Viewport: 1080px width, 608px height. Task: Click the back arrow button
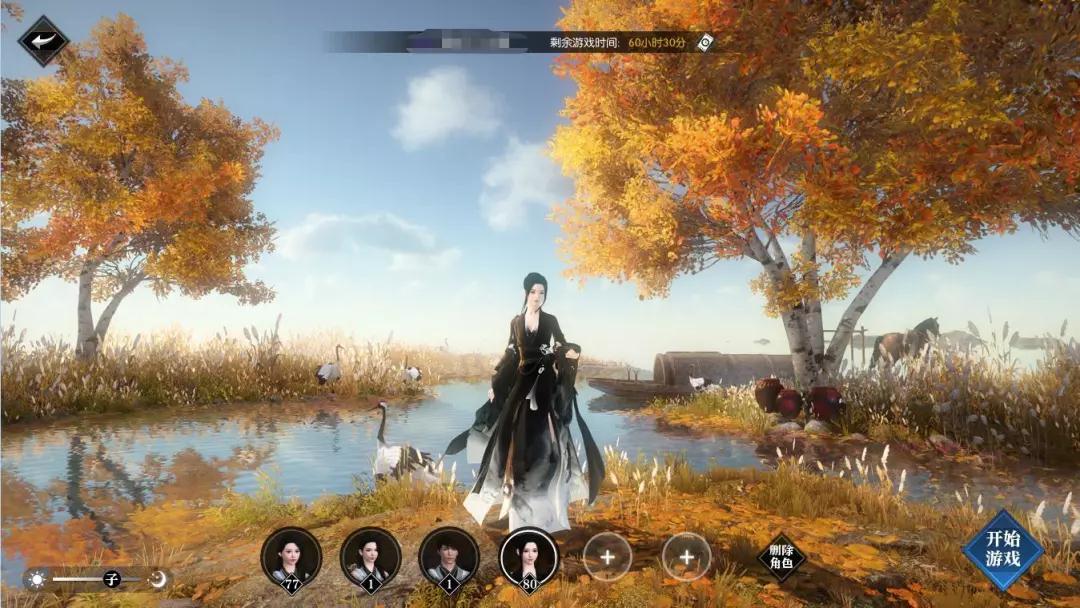42,41
